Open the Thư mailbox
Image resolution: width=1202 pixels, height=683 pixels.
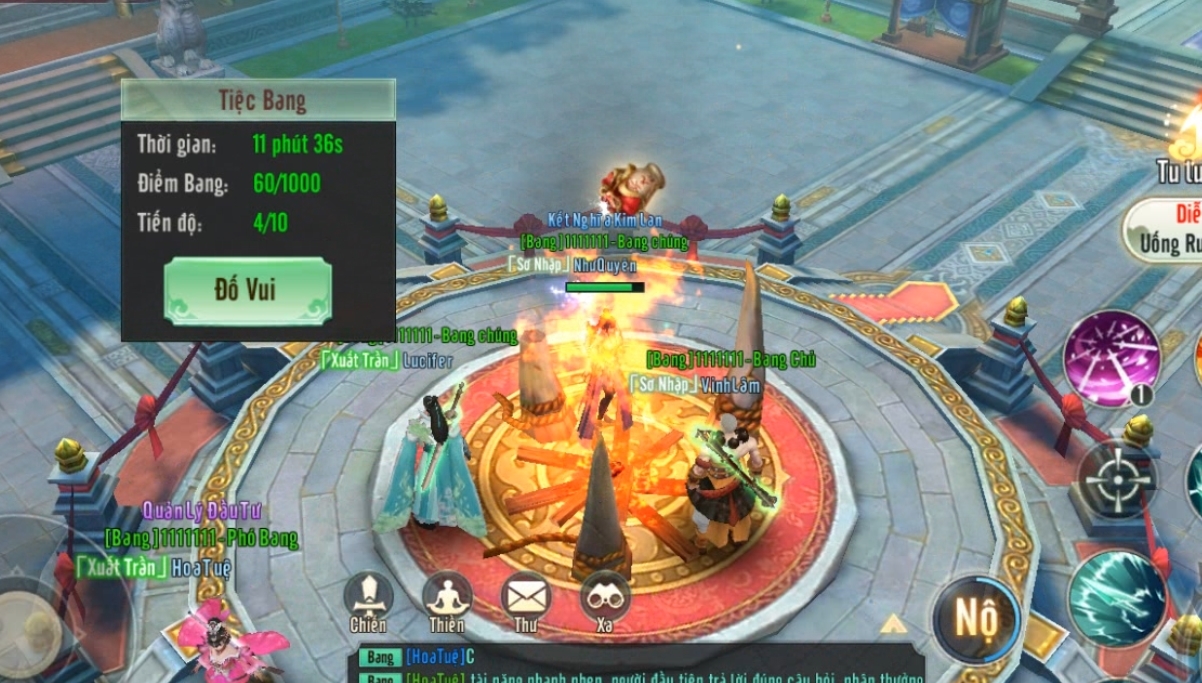click(526, 597)
